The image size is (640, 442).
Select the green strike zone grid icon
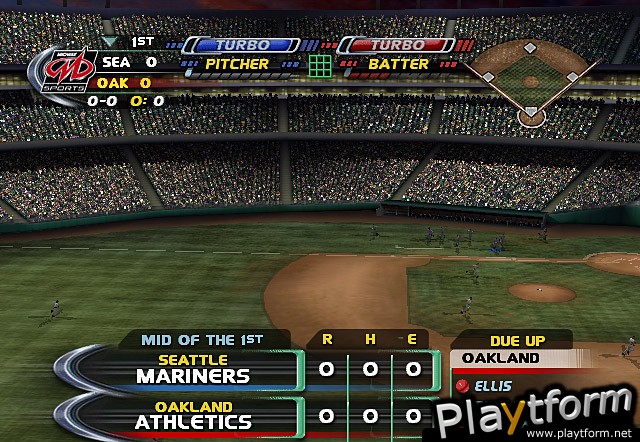[x=320, y=66]
